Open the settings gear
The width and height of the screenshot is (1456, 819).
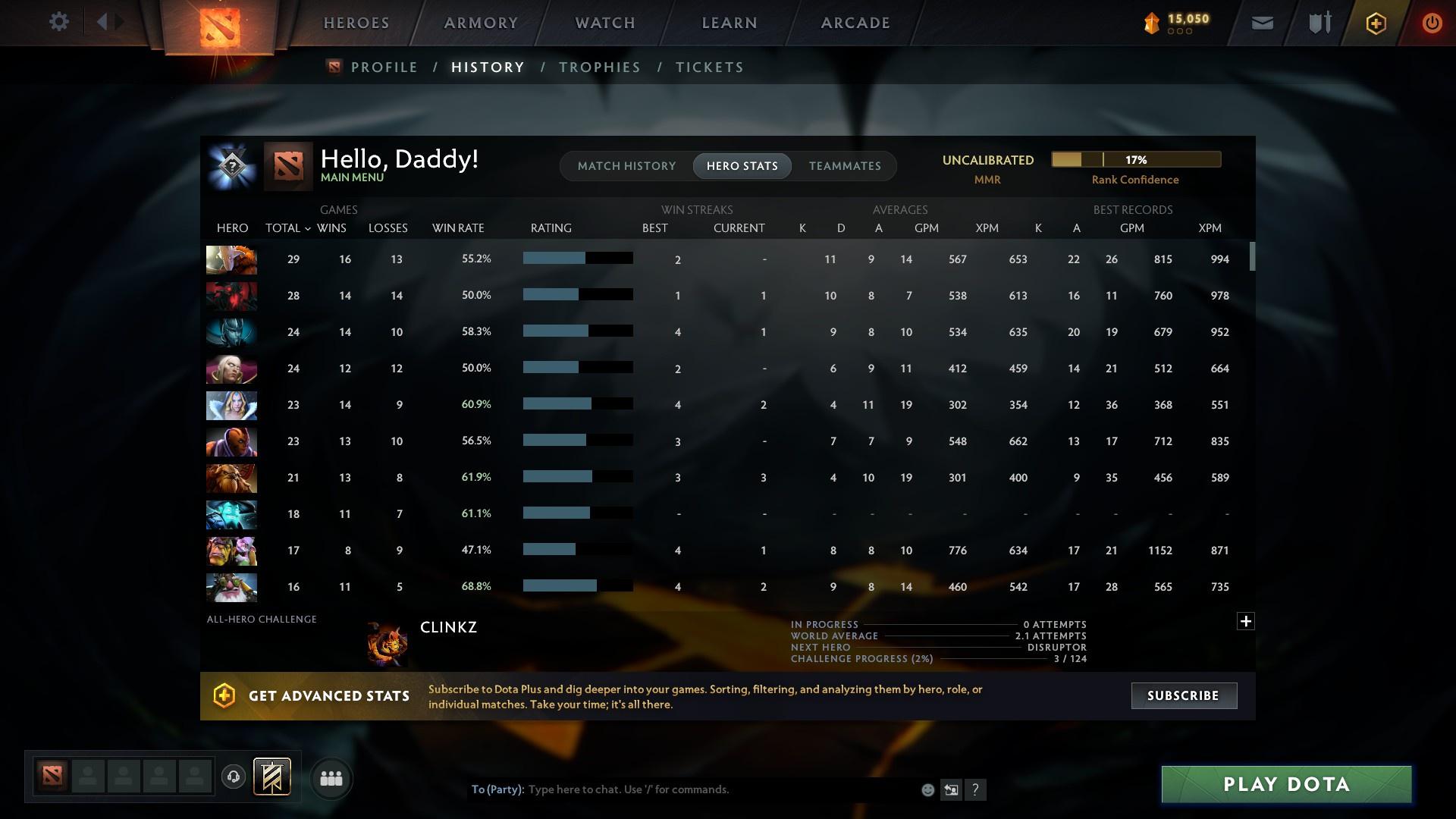tap(58, 22)
